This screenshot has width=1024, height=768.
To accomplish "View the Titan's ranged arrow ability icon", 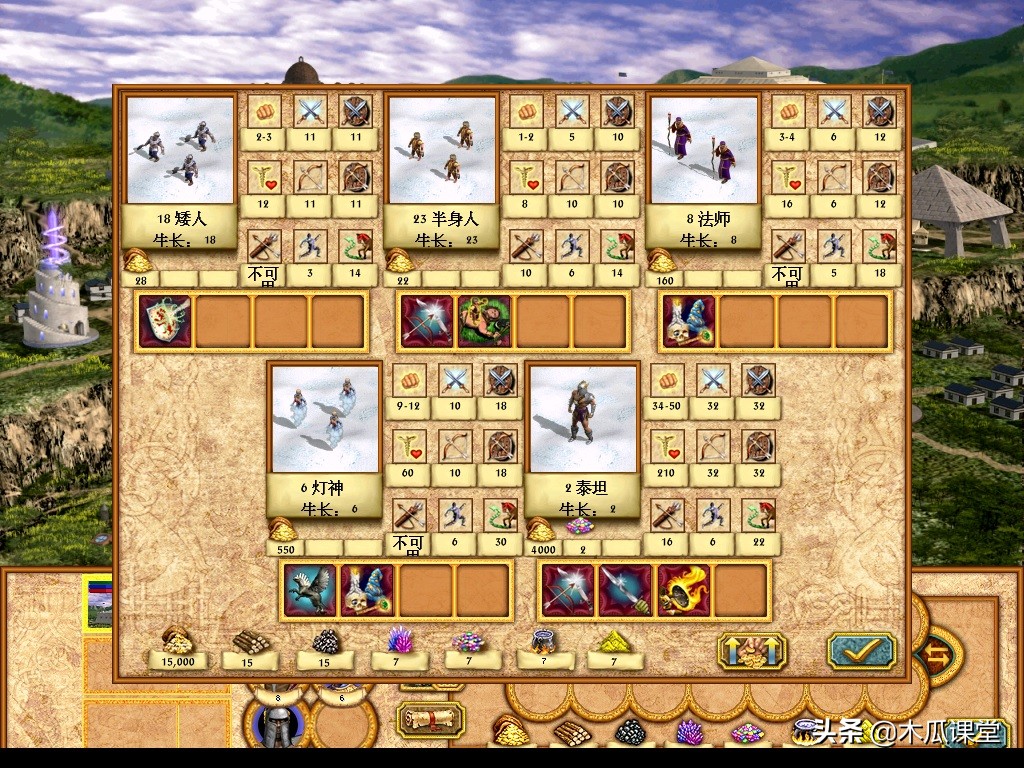I will (x=568, y=590).
